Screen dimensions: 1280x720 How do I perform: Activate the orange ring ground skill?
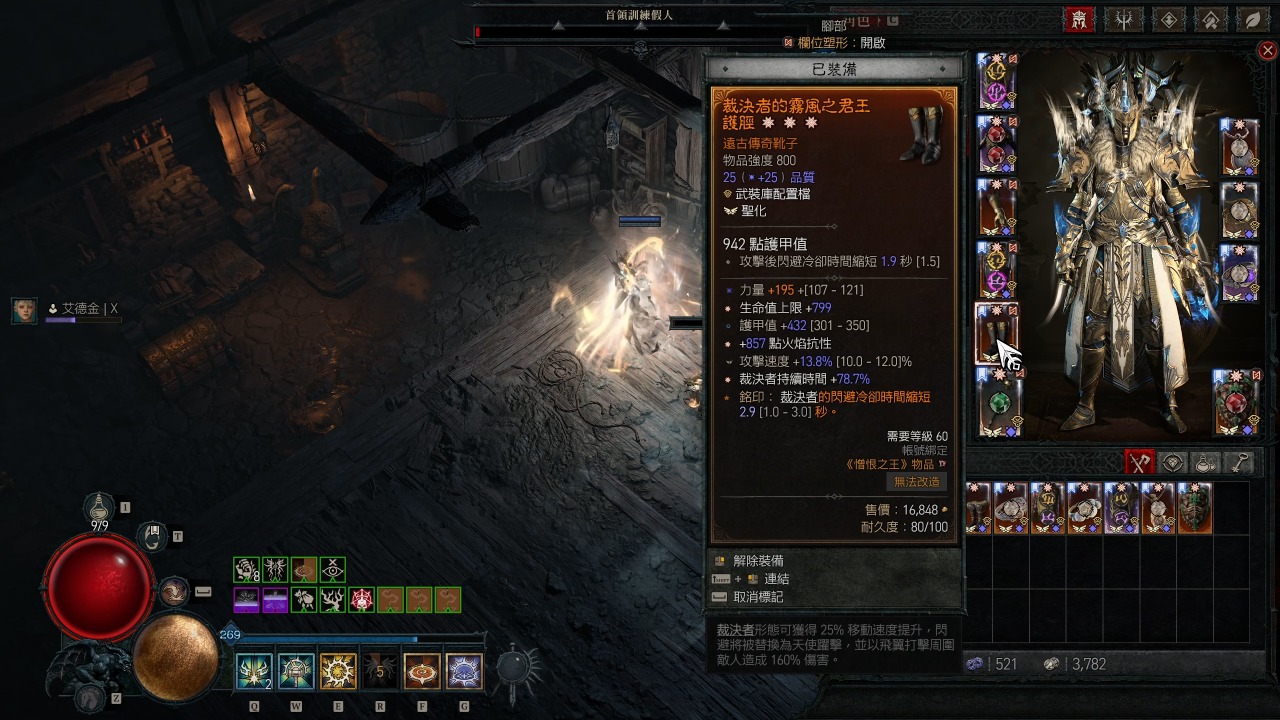click(x=422, y=671)
